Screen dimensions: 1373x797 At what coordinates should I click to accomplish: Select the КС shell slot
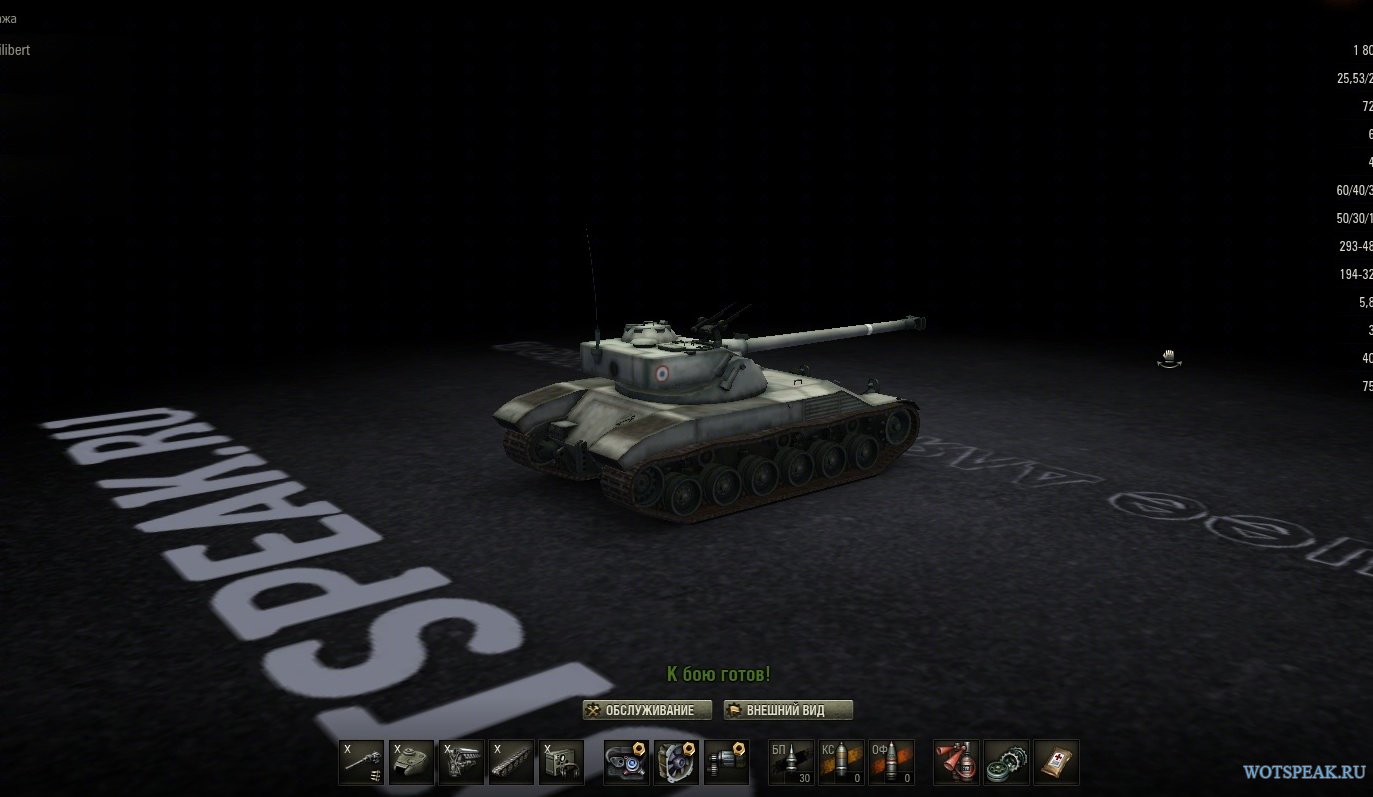click(x=842, y=762)
